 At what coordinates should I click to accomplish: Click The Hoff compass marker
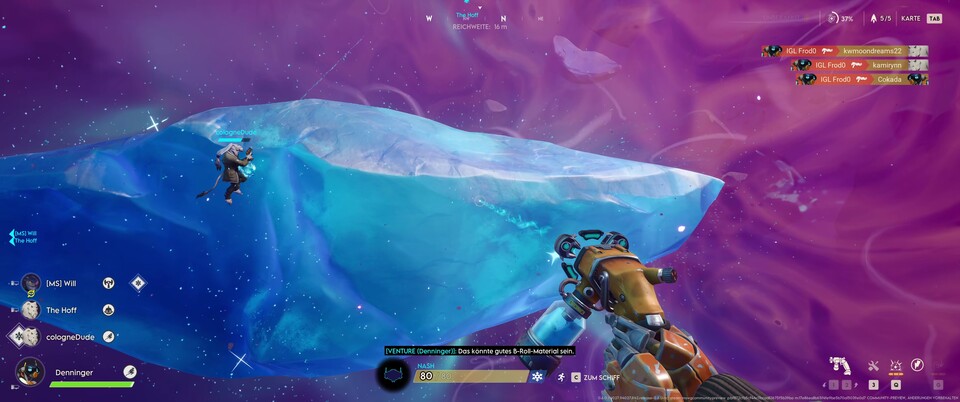coord(467,16)
